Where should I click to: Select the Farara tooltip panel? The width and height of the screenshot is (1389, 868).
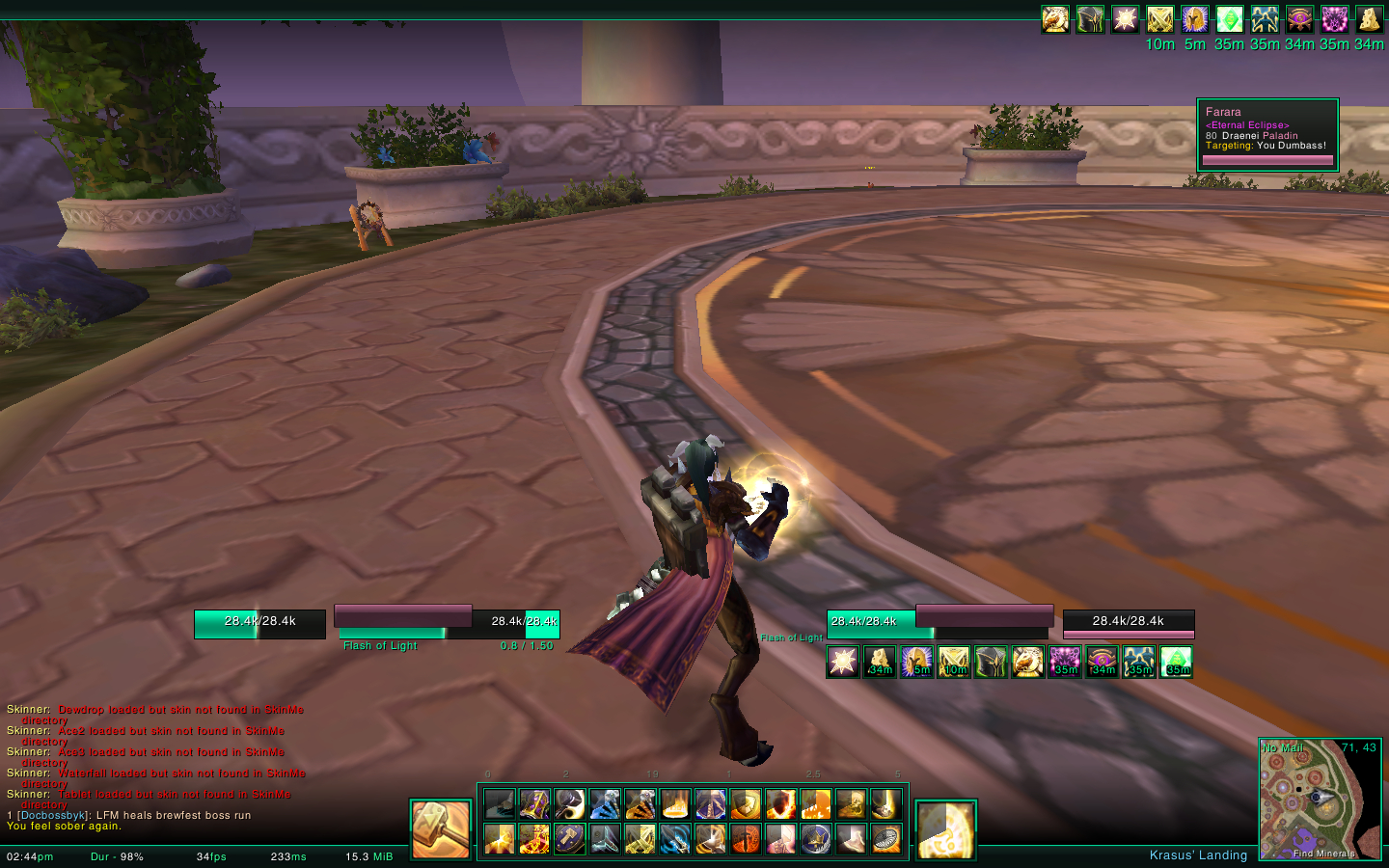(x=1267, y=134)
